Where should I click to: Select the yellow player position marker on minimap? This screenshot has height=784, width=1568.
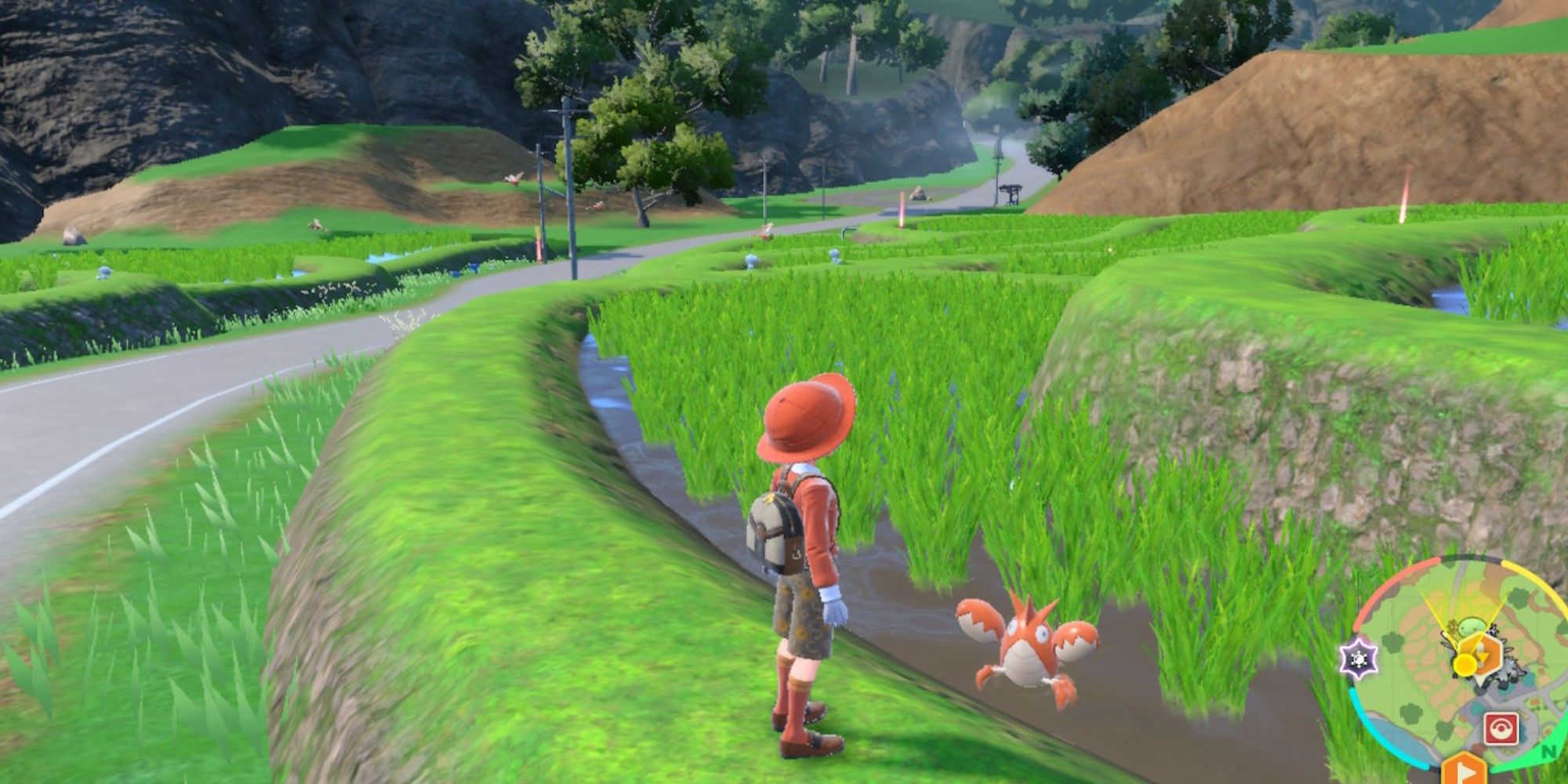click(1465, 664)
